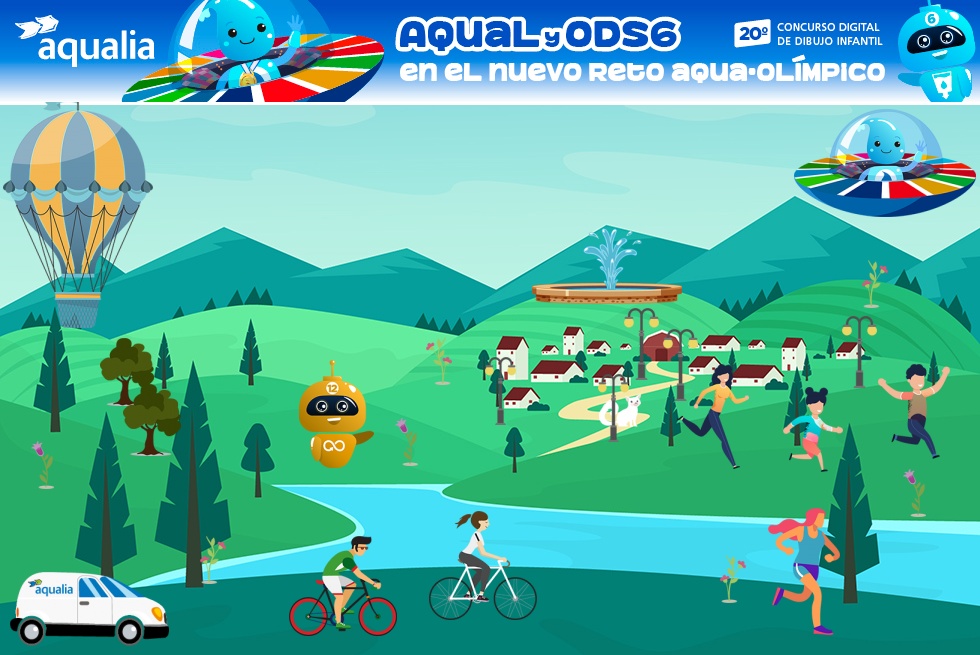Open the white Aqualia van
The image size is (980, 655).
pyautogui.click(x=89, y=608)
